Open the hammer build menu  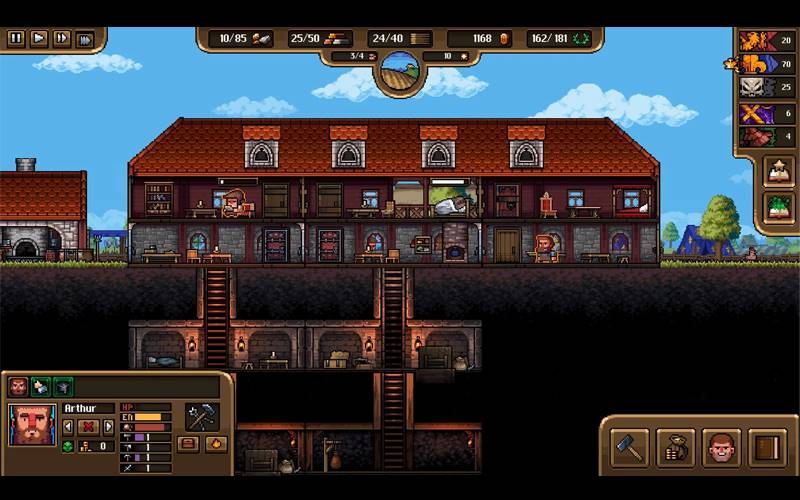coord(628,446)
